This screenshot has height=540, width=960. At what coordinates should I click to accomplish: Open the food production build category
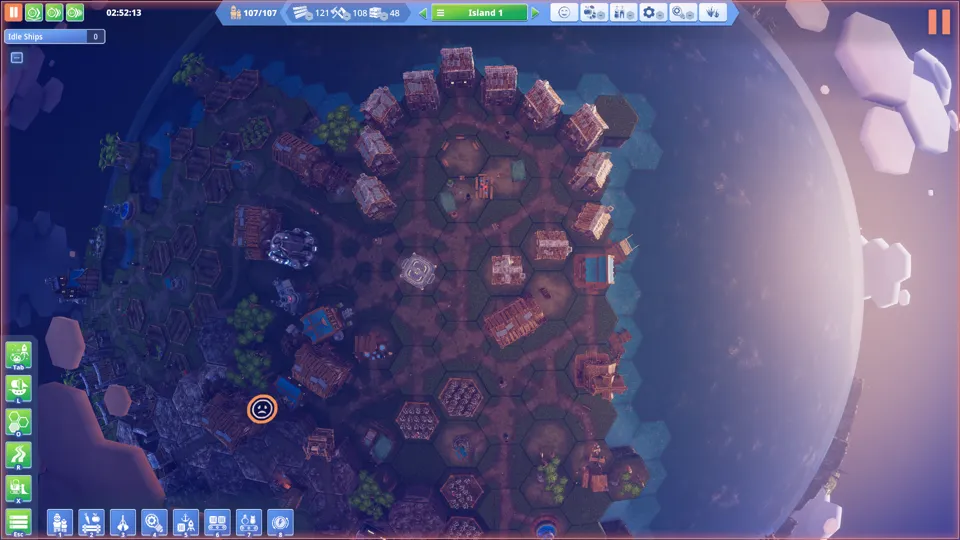(x=91, y=521)
